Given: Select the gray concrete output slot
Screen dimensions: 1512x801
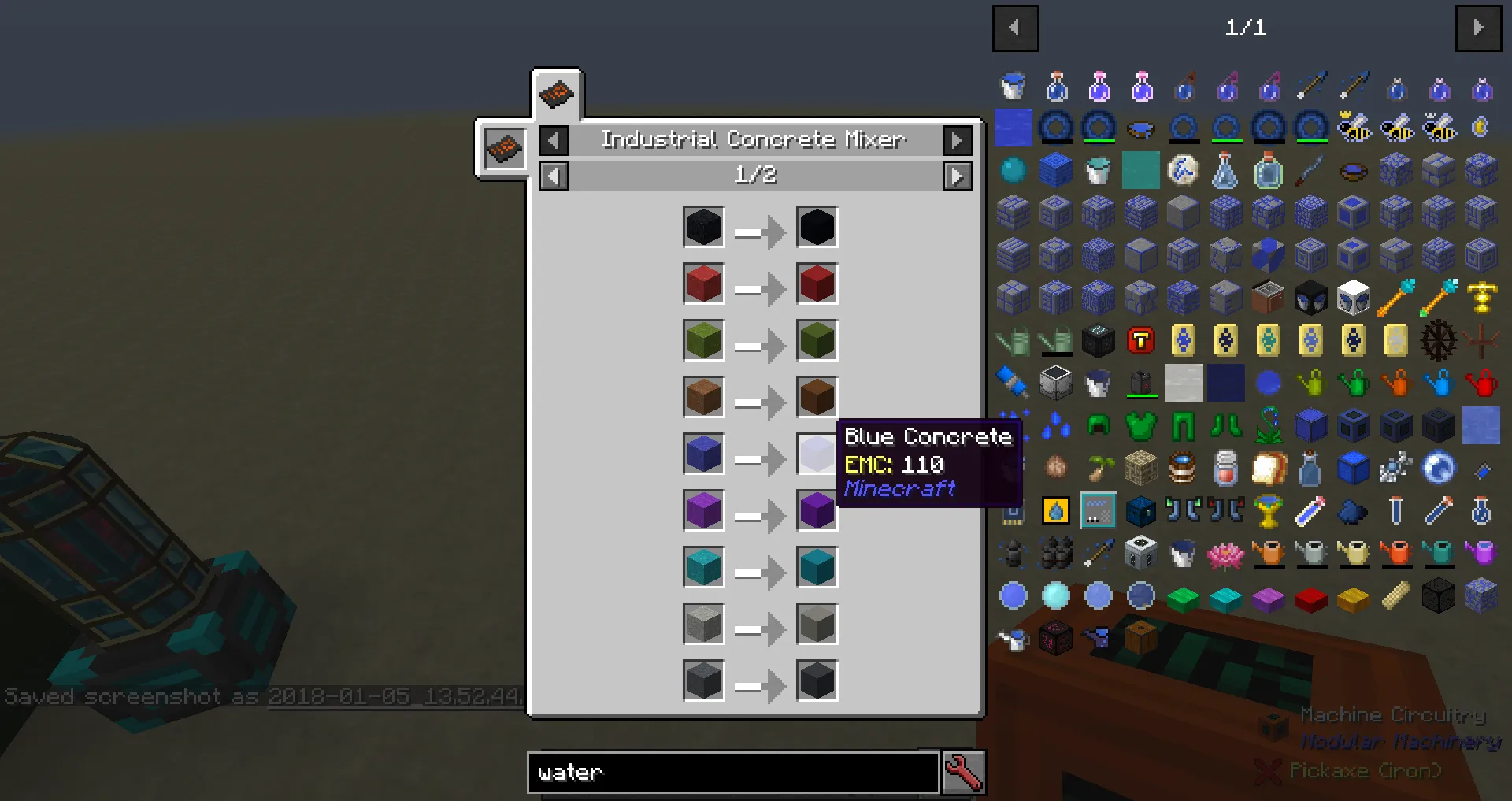Looking at the screenshot, I should [x=817, y=625].
